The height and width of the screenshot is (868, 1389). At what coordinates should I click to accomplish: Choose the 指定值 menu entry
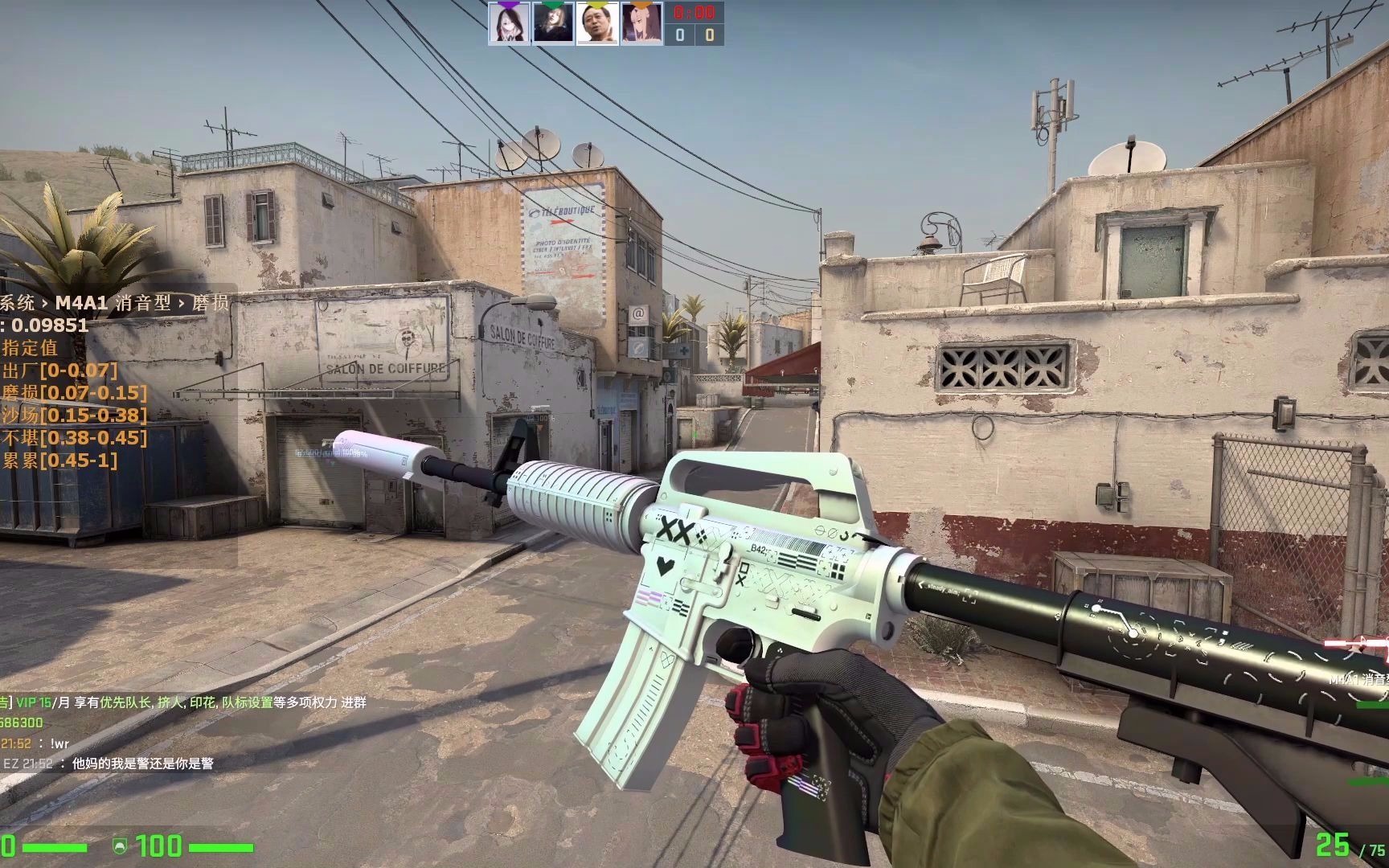click(x=30, y=348)
